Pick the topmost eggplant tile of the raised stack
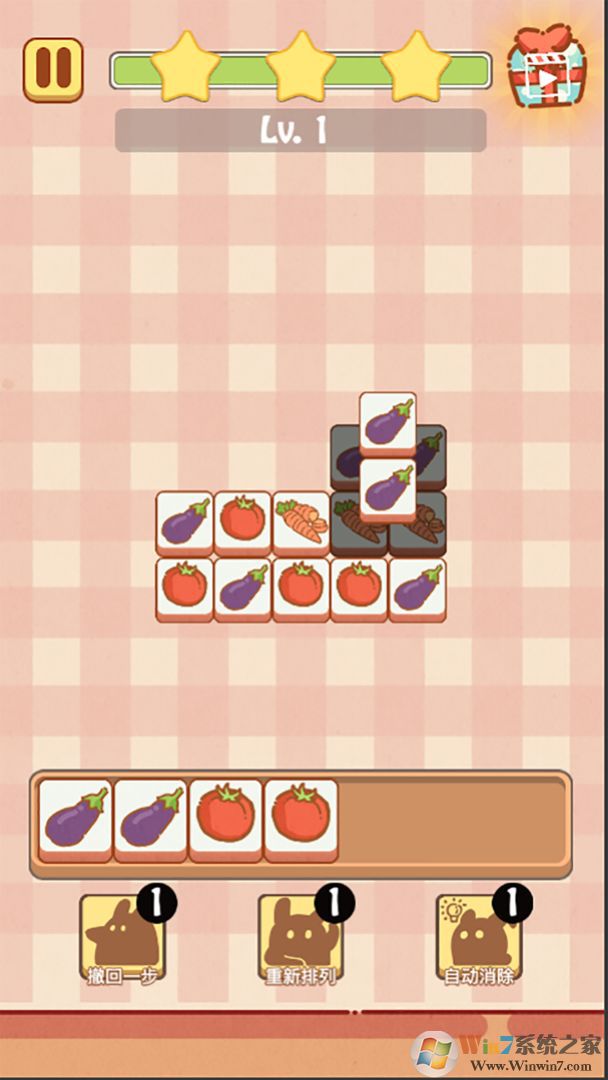The height and width of the screenshot is (1080, 608). [x=387, y=422]
